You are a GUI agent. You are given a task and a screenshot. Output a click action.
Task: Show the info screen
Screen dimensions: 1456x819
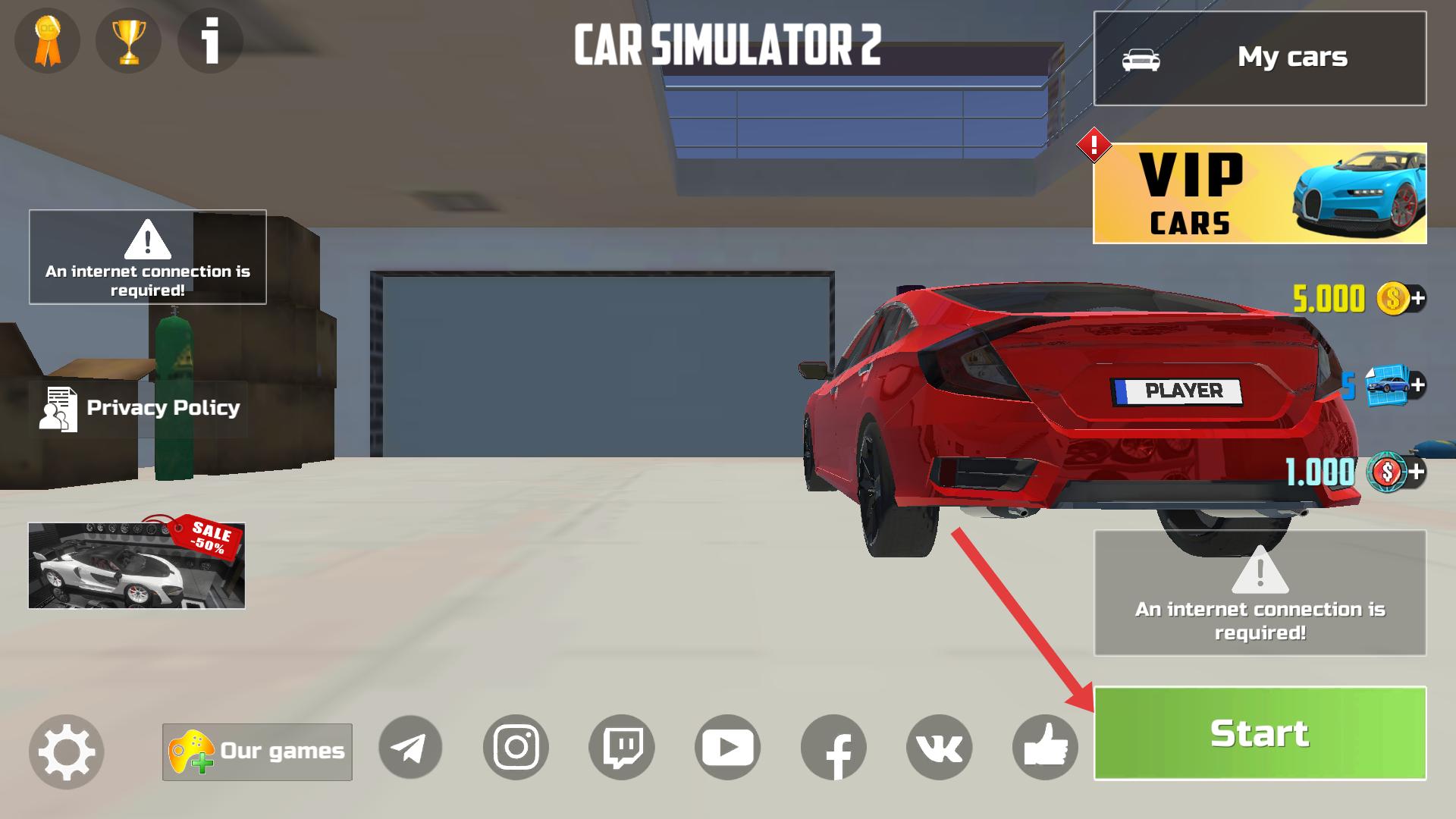tap(210, 41)
